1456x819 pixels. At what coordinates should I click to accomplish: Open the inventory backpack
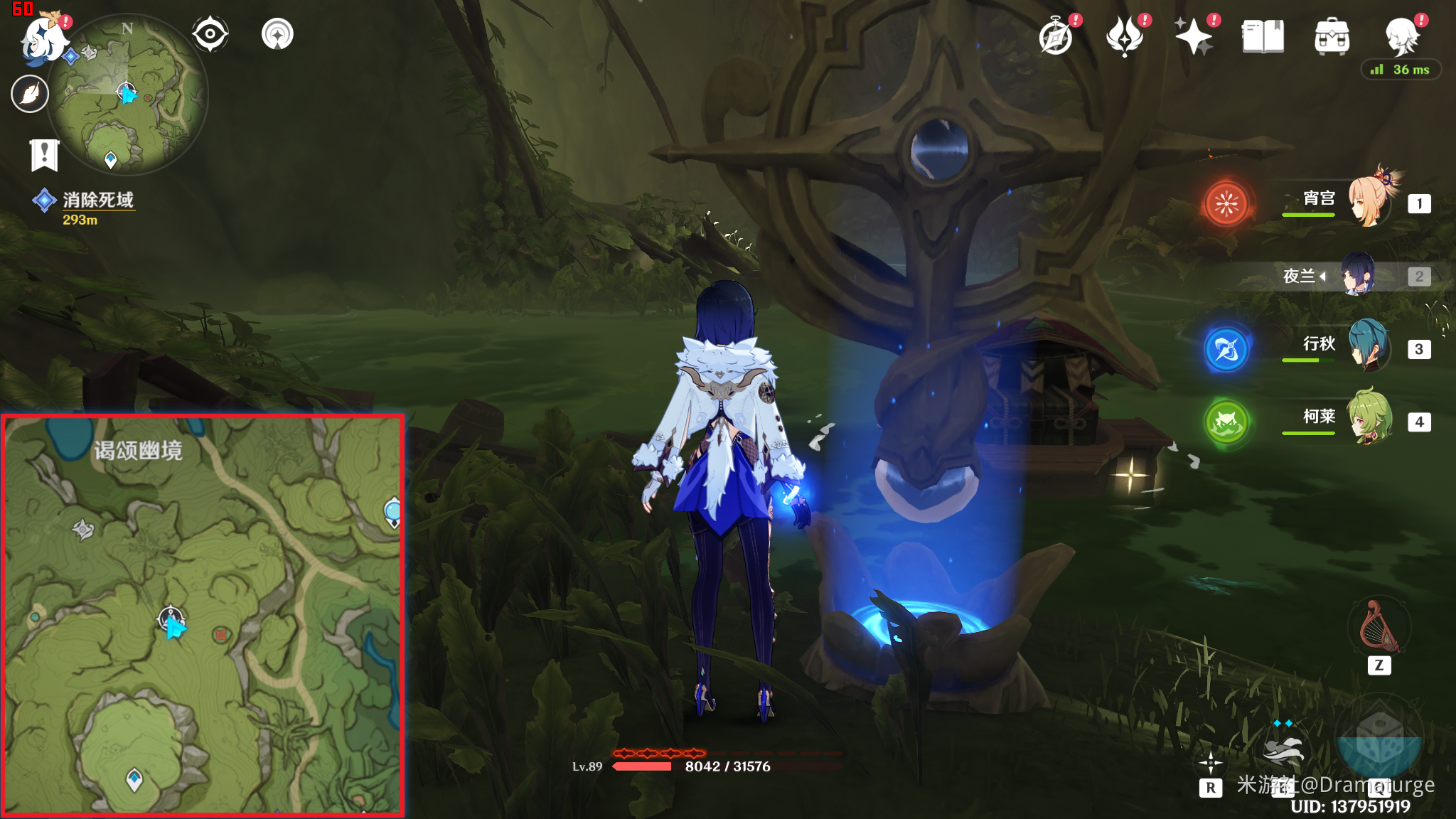click(1332, 36)
